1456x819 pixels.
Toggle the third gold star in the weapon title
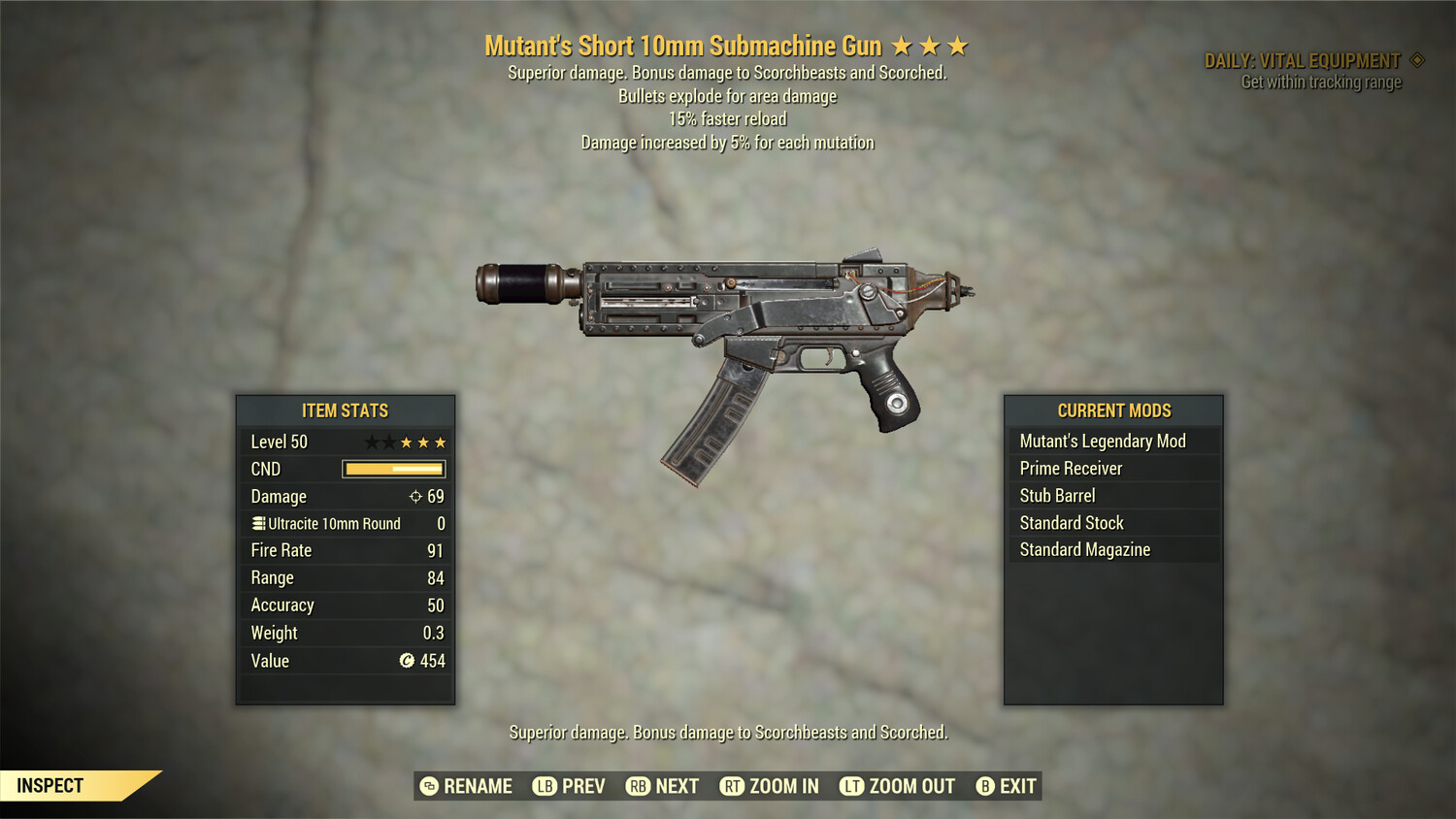click(x=959, y=45)
